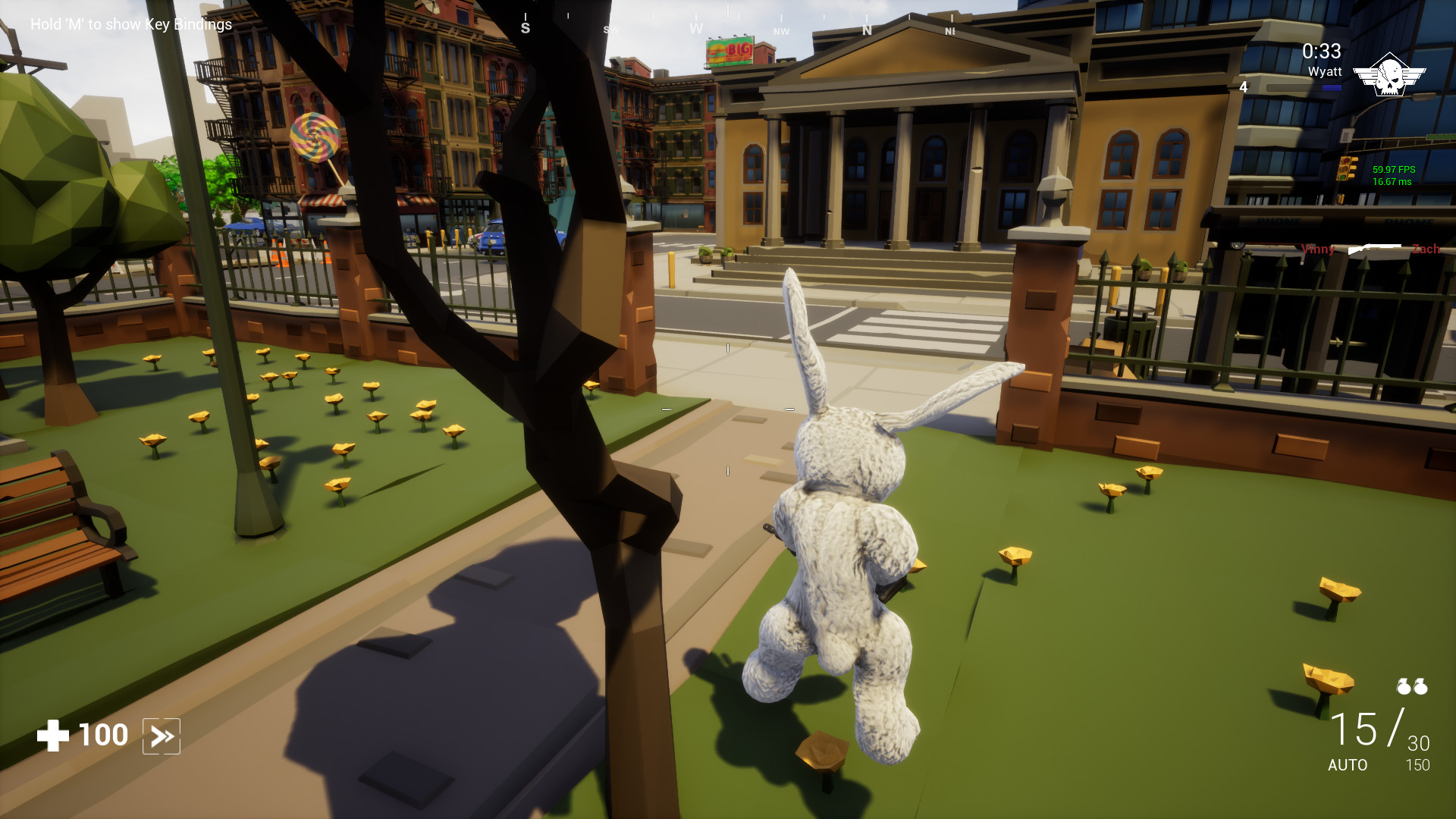The height and width of the screenshot is (819, 1456).
Task: Expand the kill progress tracker near 4
Action: coord(1243,87)
